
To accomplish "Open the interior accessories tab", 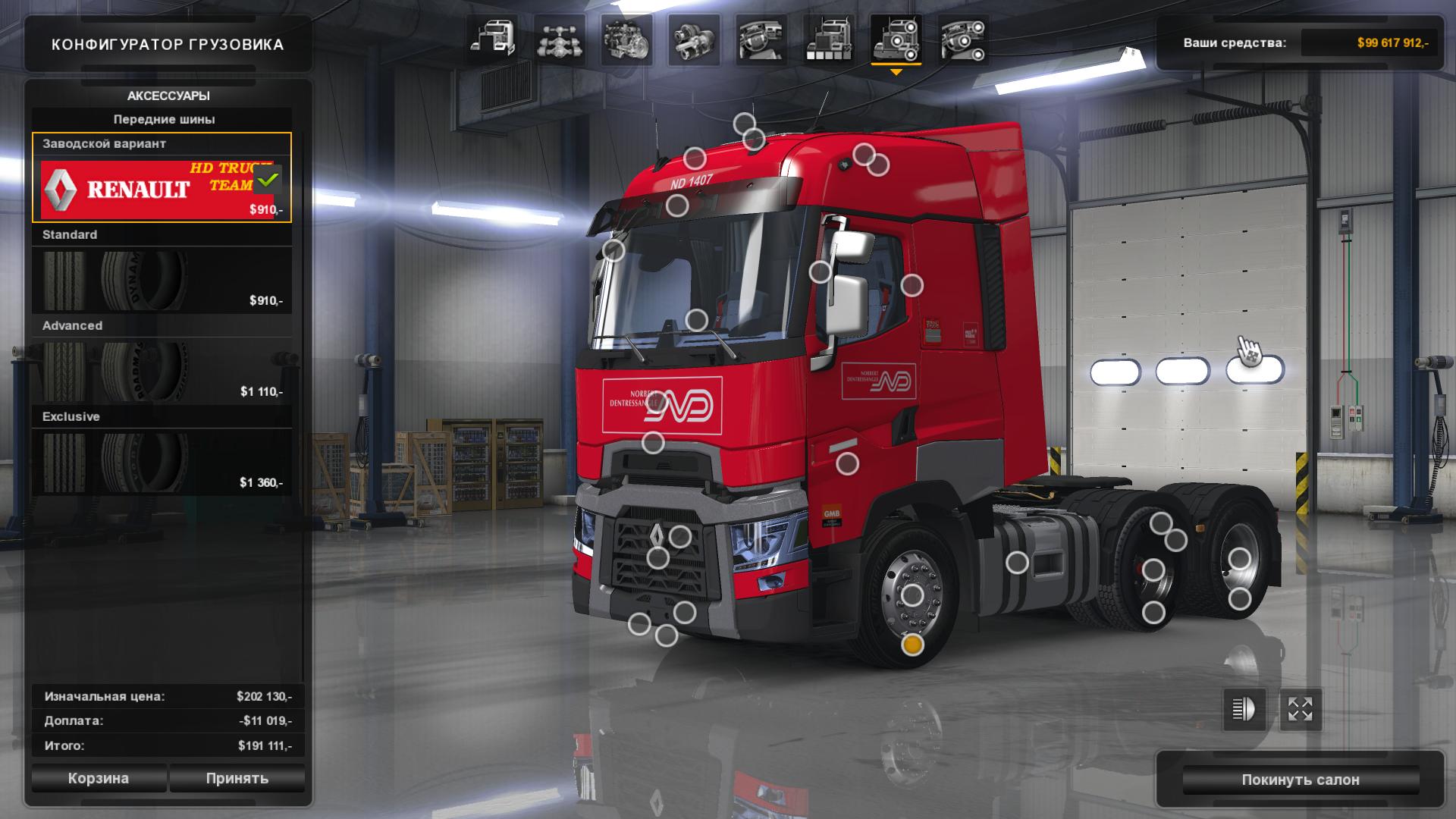I will (963, 39).
